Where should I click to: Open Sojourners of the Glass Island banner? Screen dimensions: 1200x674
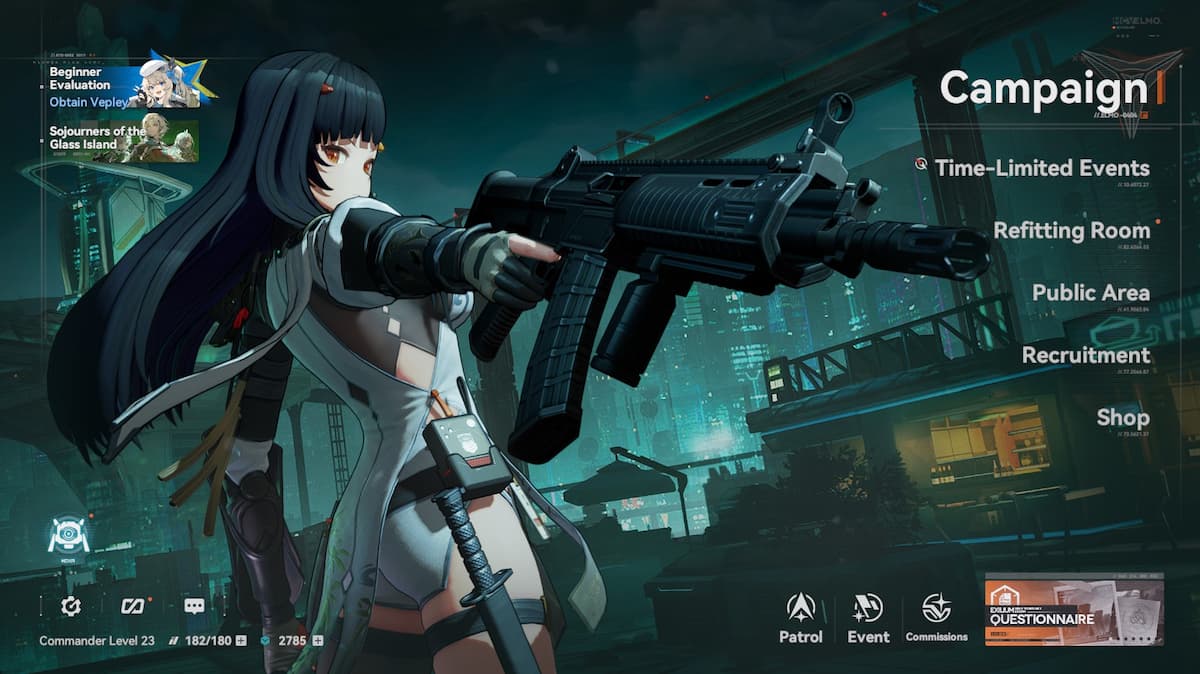click(x=123, y=141)
